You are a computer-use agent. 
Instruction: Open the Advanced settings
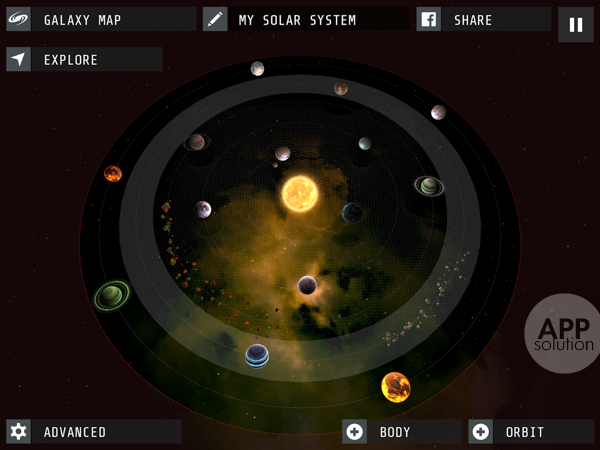pyautogui.click(x=93, y=432)
